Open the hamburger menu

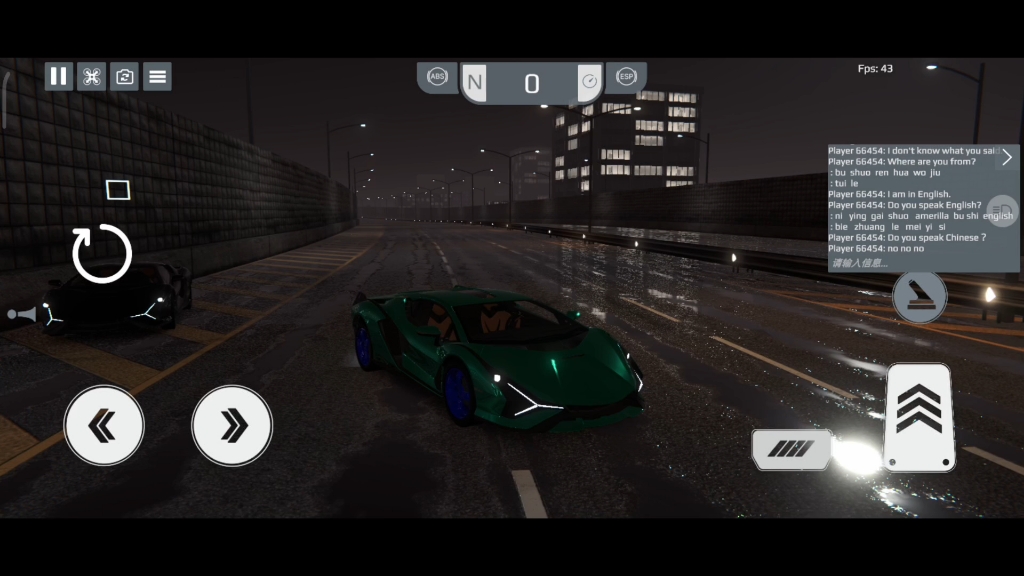(x=157, y=76)
